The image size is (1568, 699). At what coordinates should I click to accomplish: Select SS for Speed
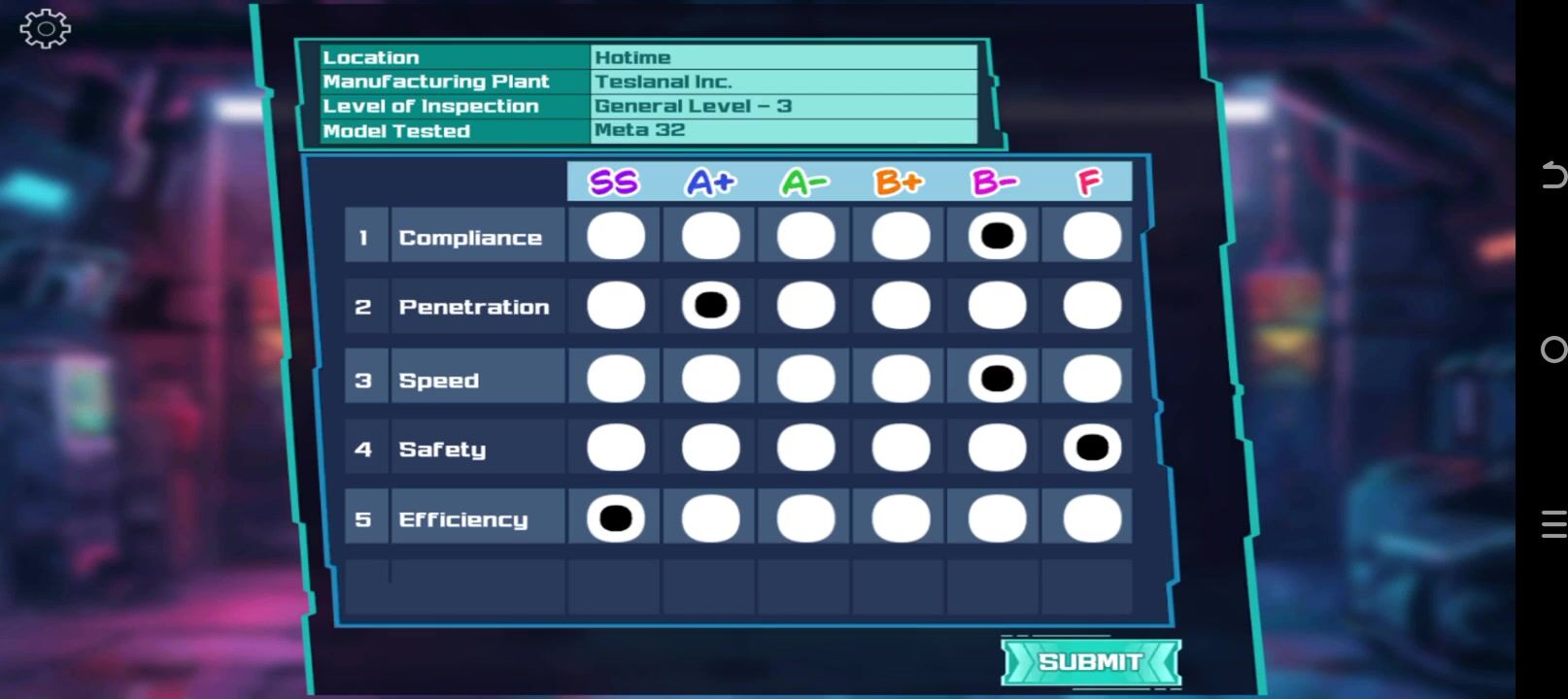(x=616, y=378)
